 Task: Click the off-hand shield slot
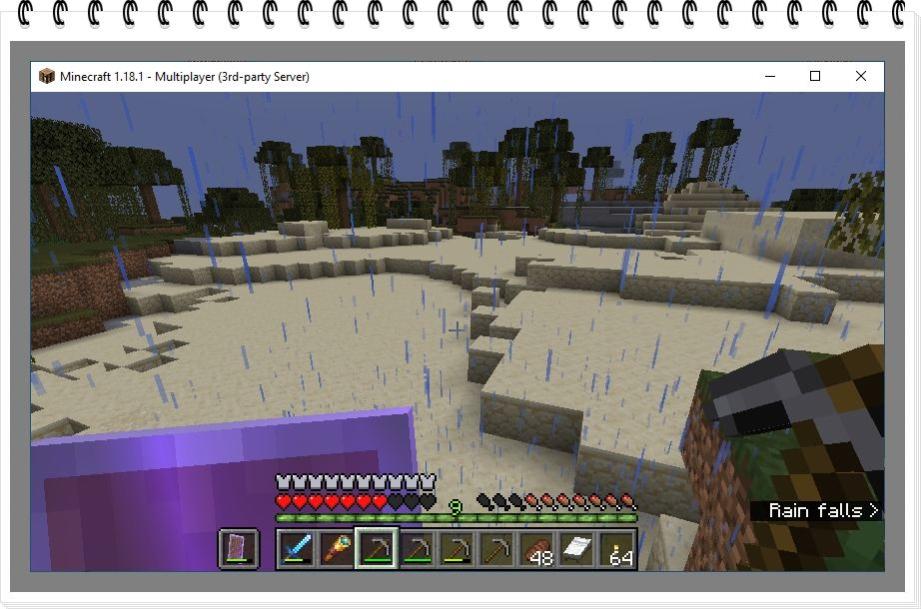(239, 549)
